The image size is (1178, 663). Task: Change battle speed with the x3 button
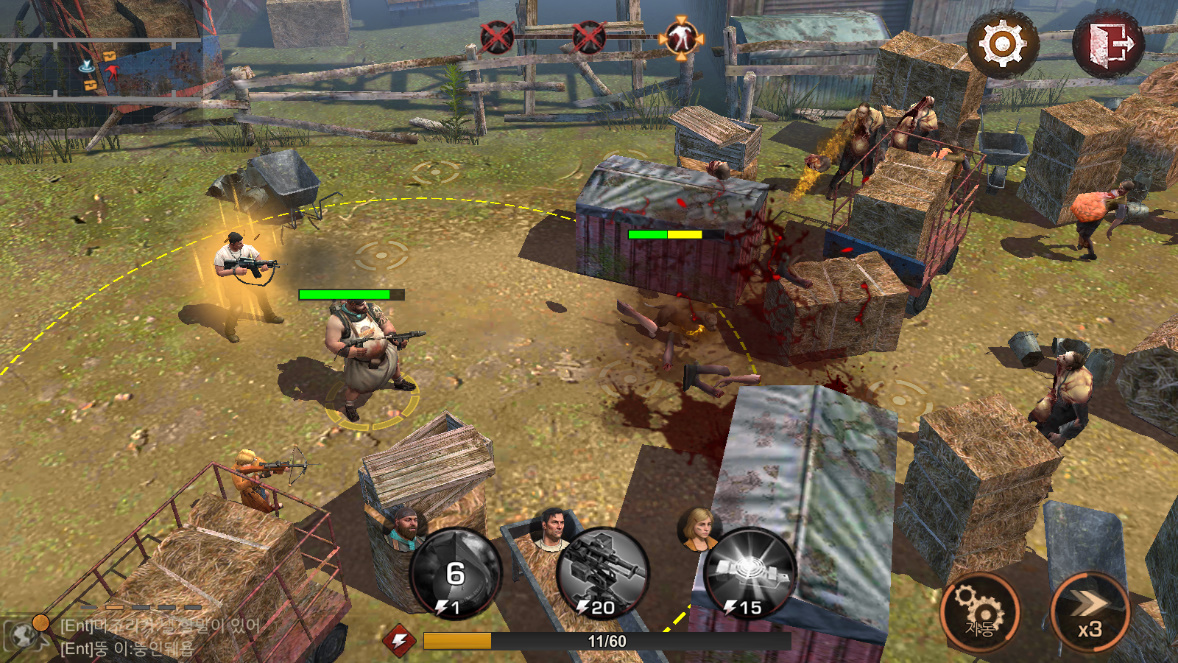click(1090, 612)
